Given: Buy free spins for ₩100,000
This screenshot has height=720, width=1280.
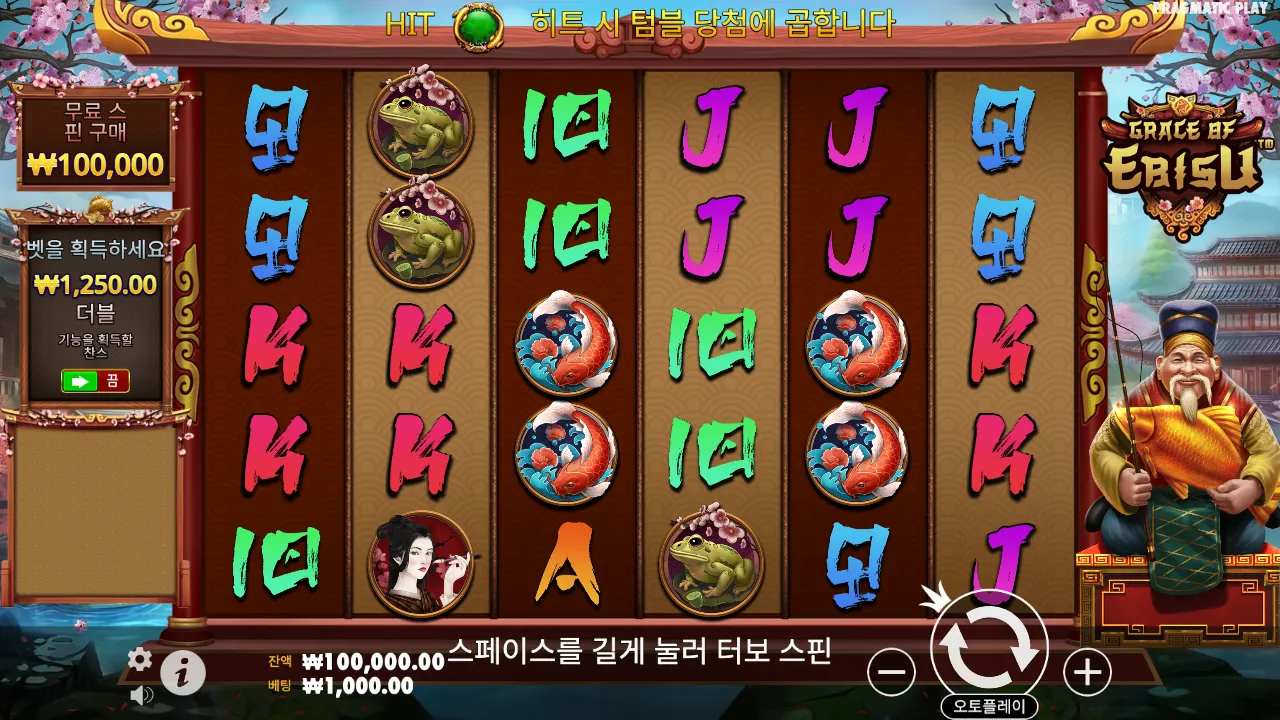Looking at the screenshot, I should tap(97, 140).
